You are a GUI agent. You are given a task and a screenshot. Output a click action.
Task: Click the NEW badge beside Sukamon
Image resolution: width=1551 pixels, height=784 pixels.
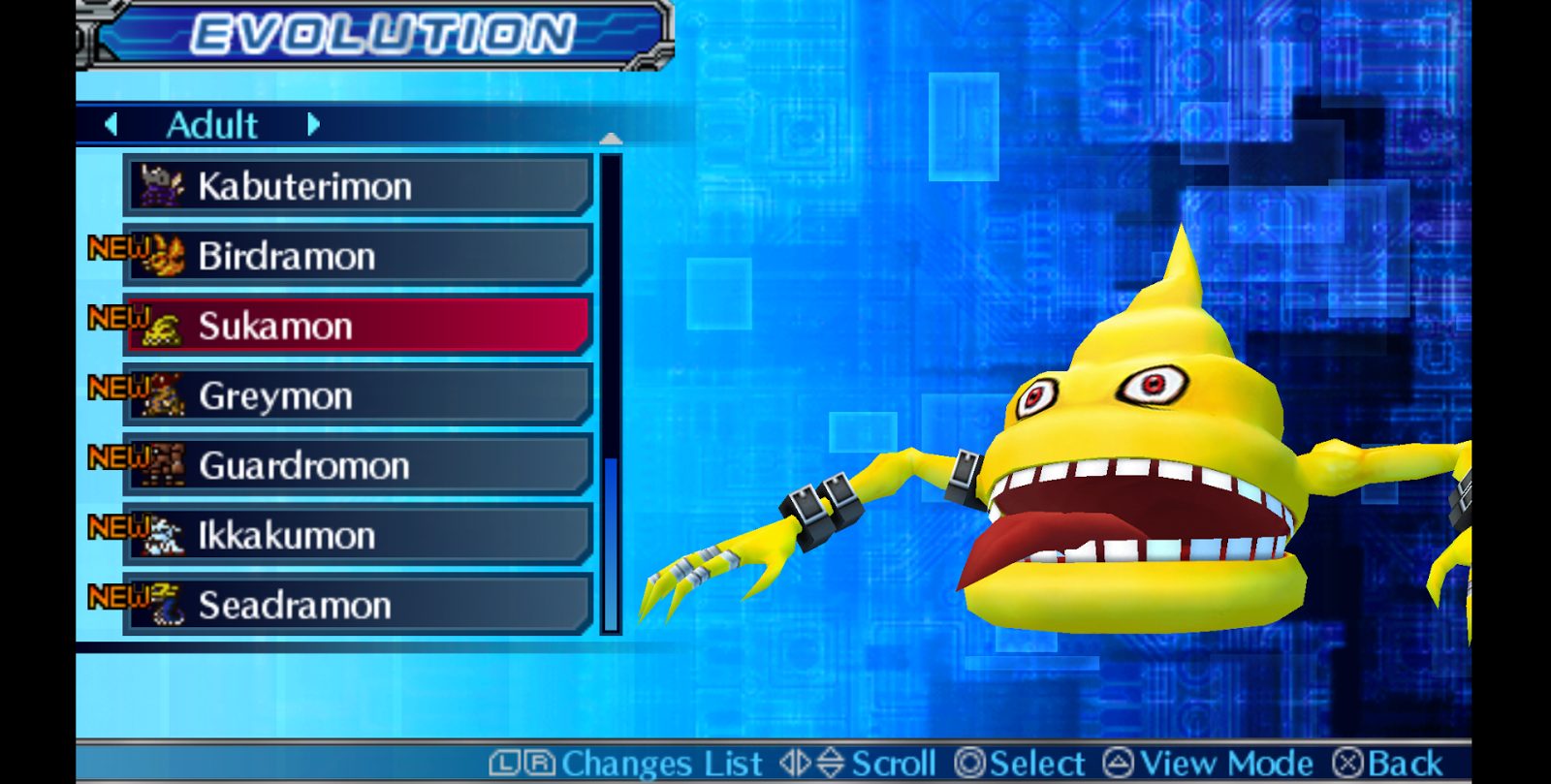pyautogui.click(x=116, y=317)
